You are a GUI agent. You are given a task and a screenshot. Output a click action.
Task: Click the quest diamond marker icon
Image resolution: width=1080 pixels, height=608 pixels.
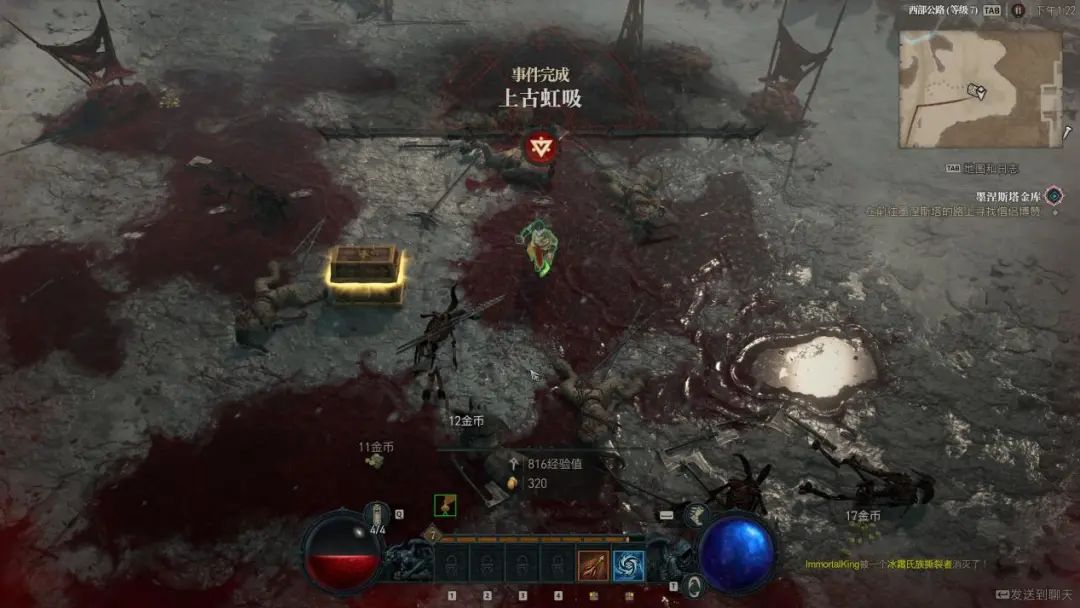coord(1053,196)
